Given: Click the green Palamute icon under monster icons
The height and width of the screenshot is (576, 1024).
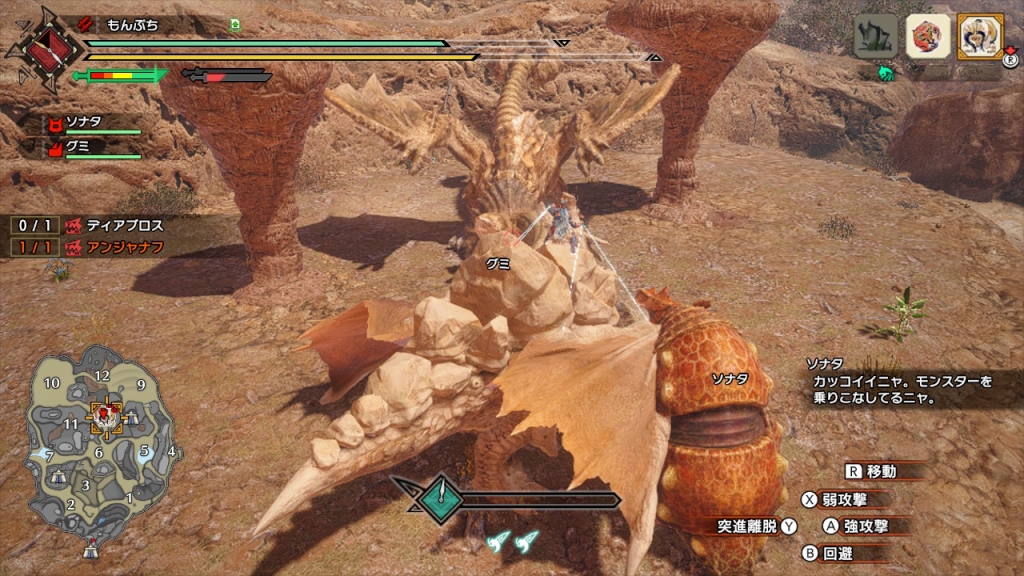Looking at the screenshot, I should pyautogui.click(x=885, y=73).
